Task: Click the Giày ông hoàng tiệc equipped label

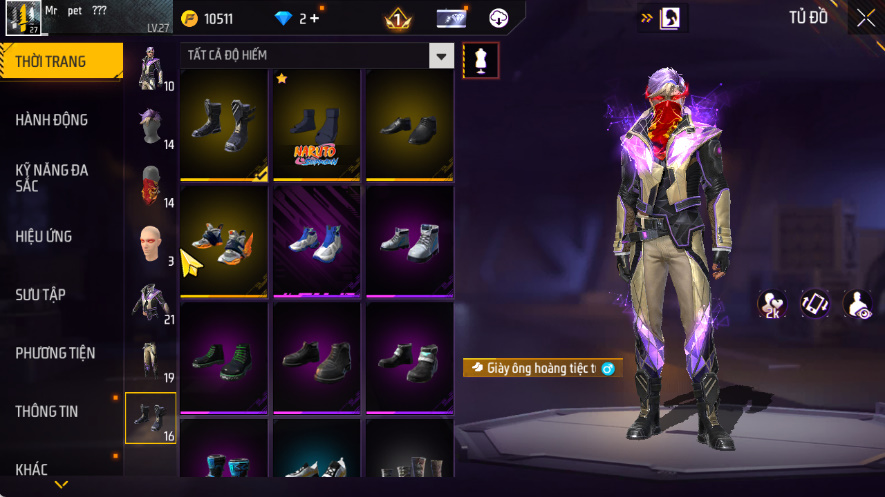Action: point(542,368)
